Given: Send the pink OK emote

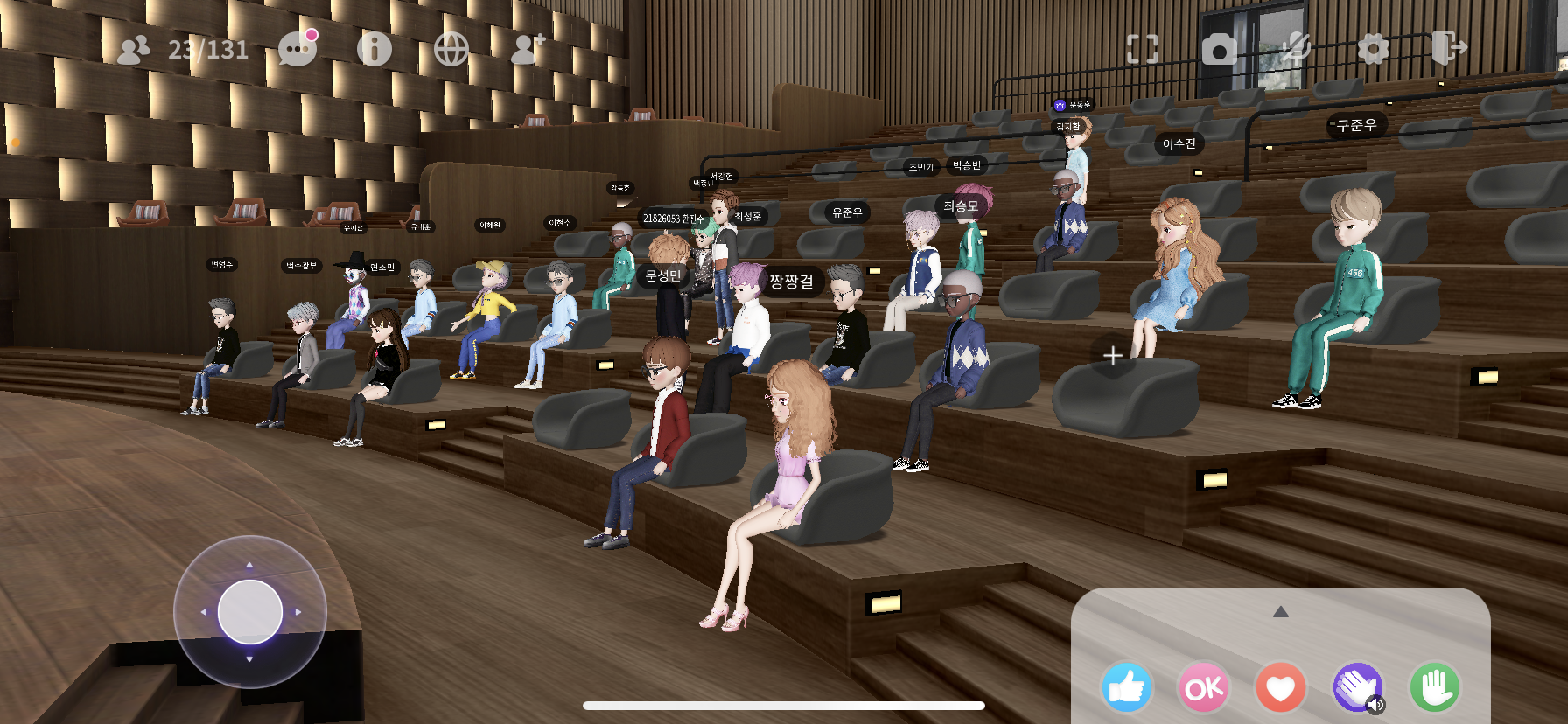Looking at the screenshot, I should [x=1204, y=688].
